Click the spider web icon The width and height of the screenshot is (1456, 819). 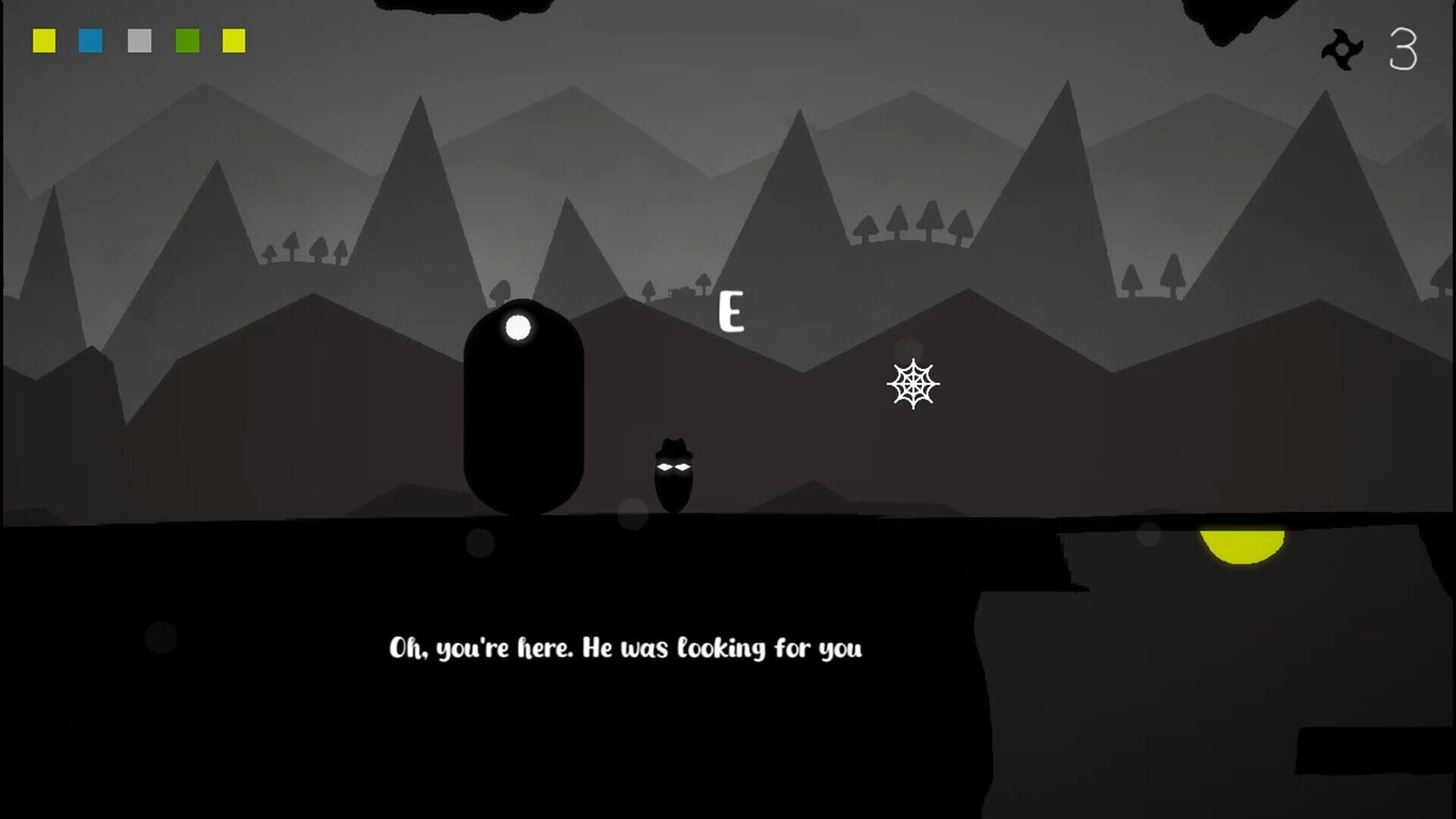[x=914, y=385]
